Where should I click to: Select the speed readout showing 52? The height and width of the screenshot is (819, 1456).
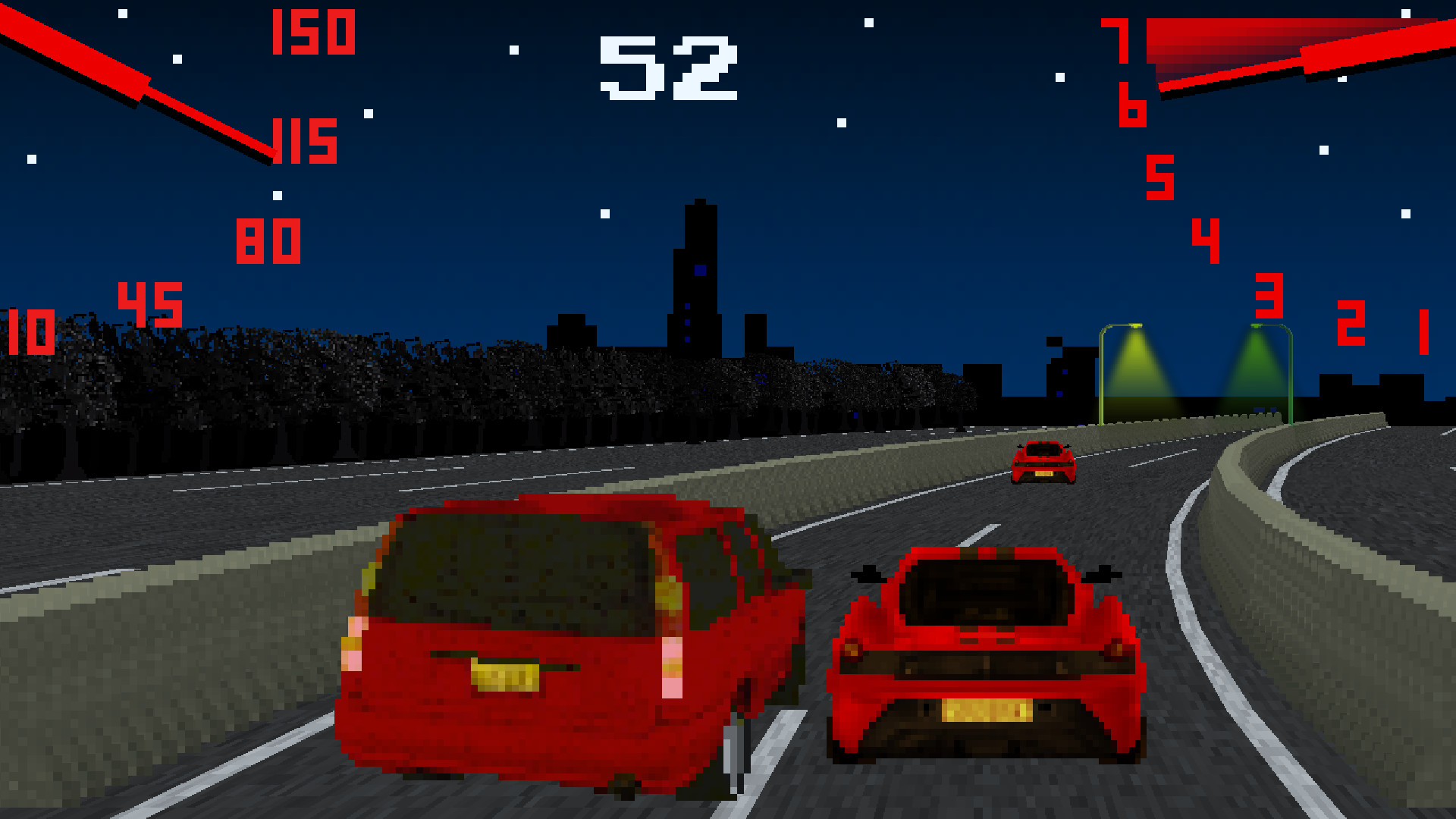pyautogui.click(x=667, y=67)
